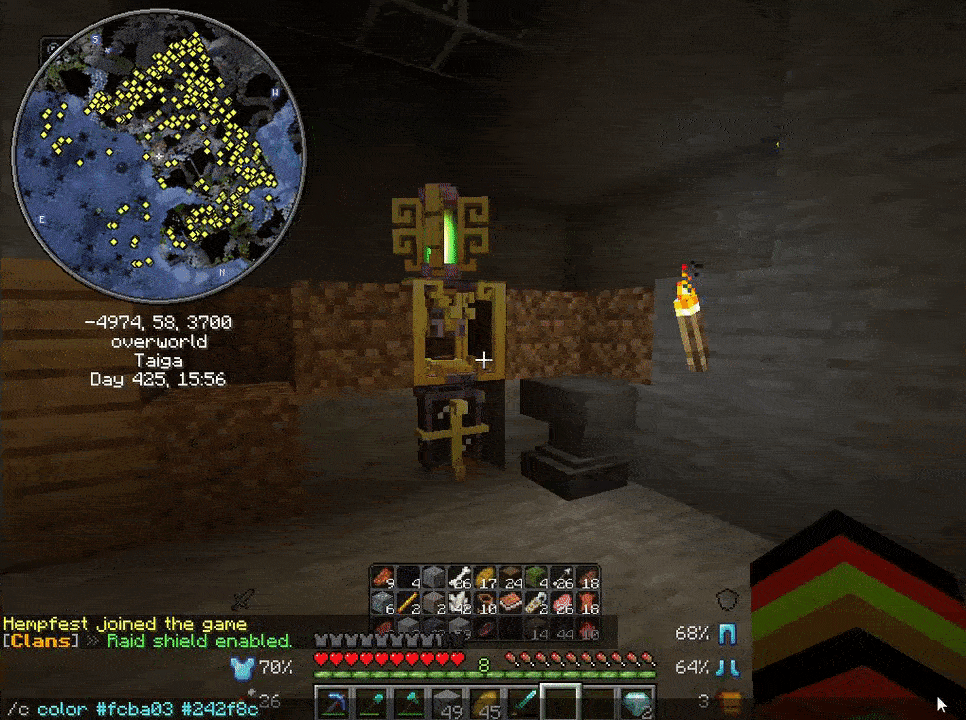Click the diamond boots durability icon
966x720 pixels.
tap(728, 667)
